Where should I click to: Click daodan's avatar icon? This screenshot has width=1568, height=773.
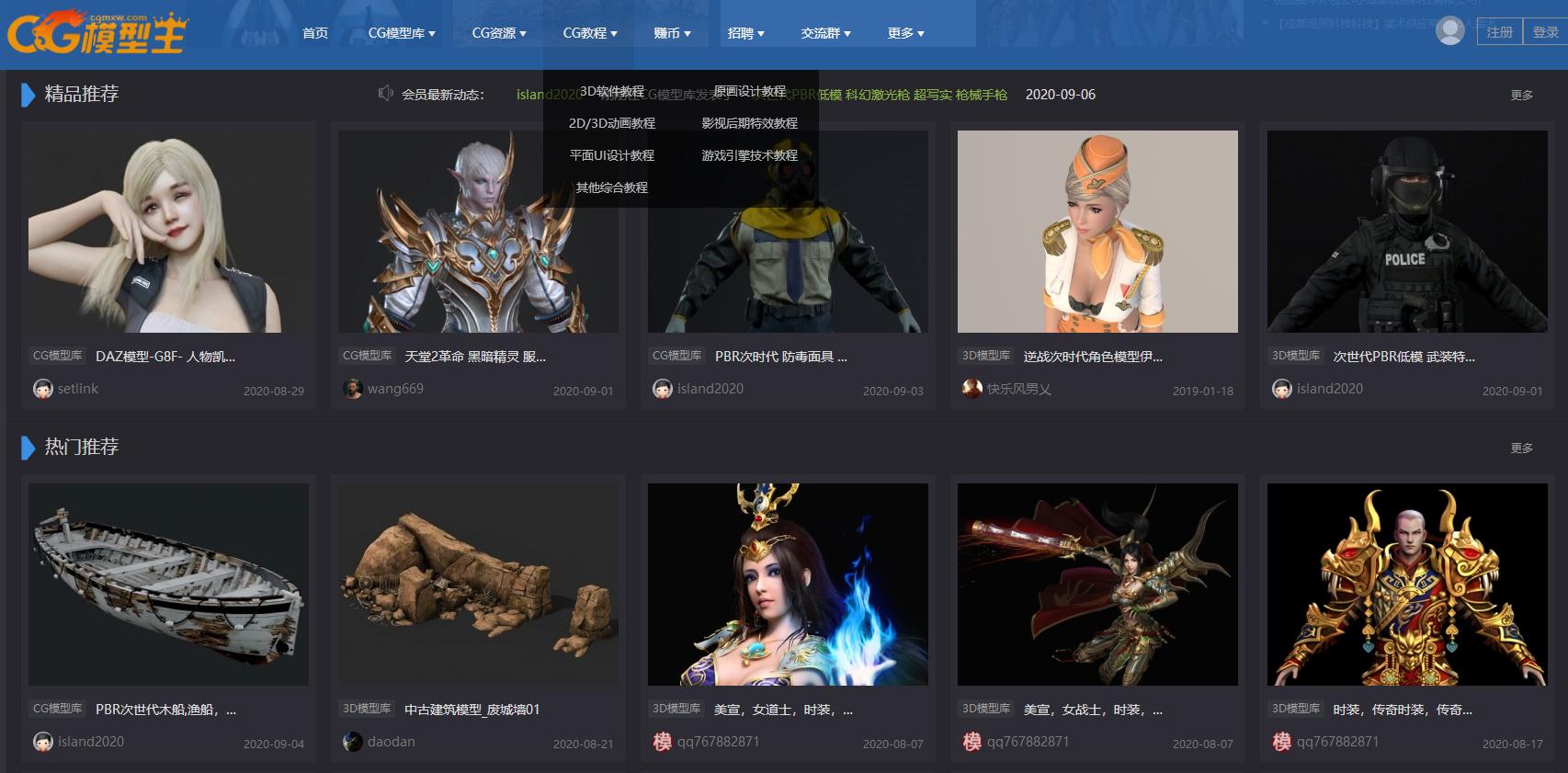click(351, 742)
